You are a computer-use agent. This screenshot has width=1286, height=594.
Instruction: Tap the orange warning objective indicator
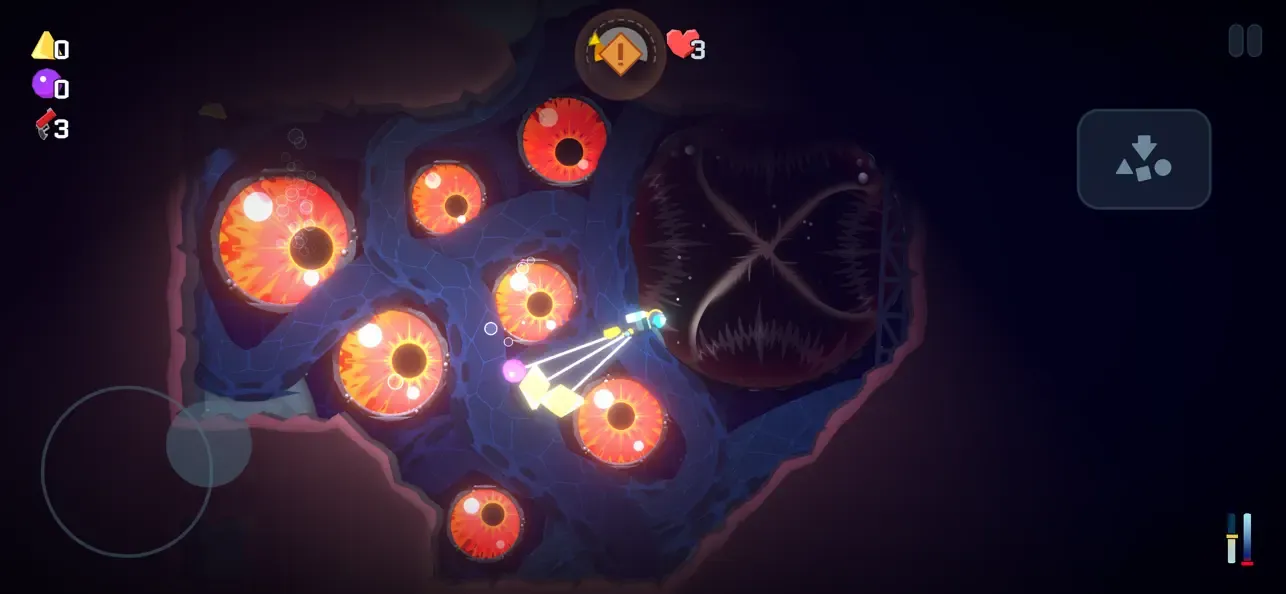pyautogui.click(x=620, y=52)
